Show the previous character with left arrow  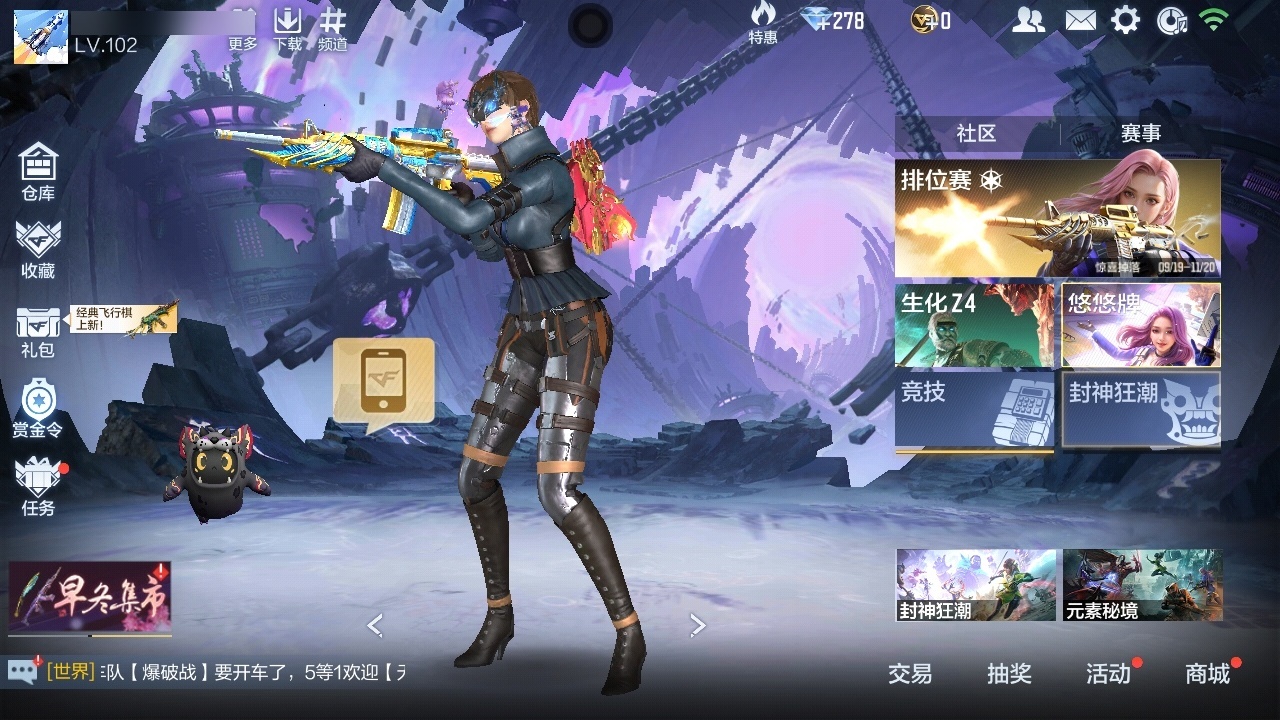coord(375,626)
